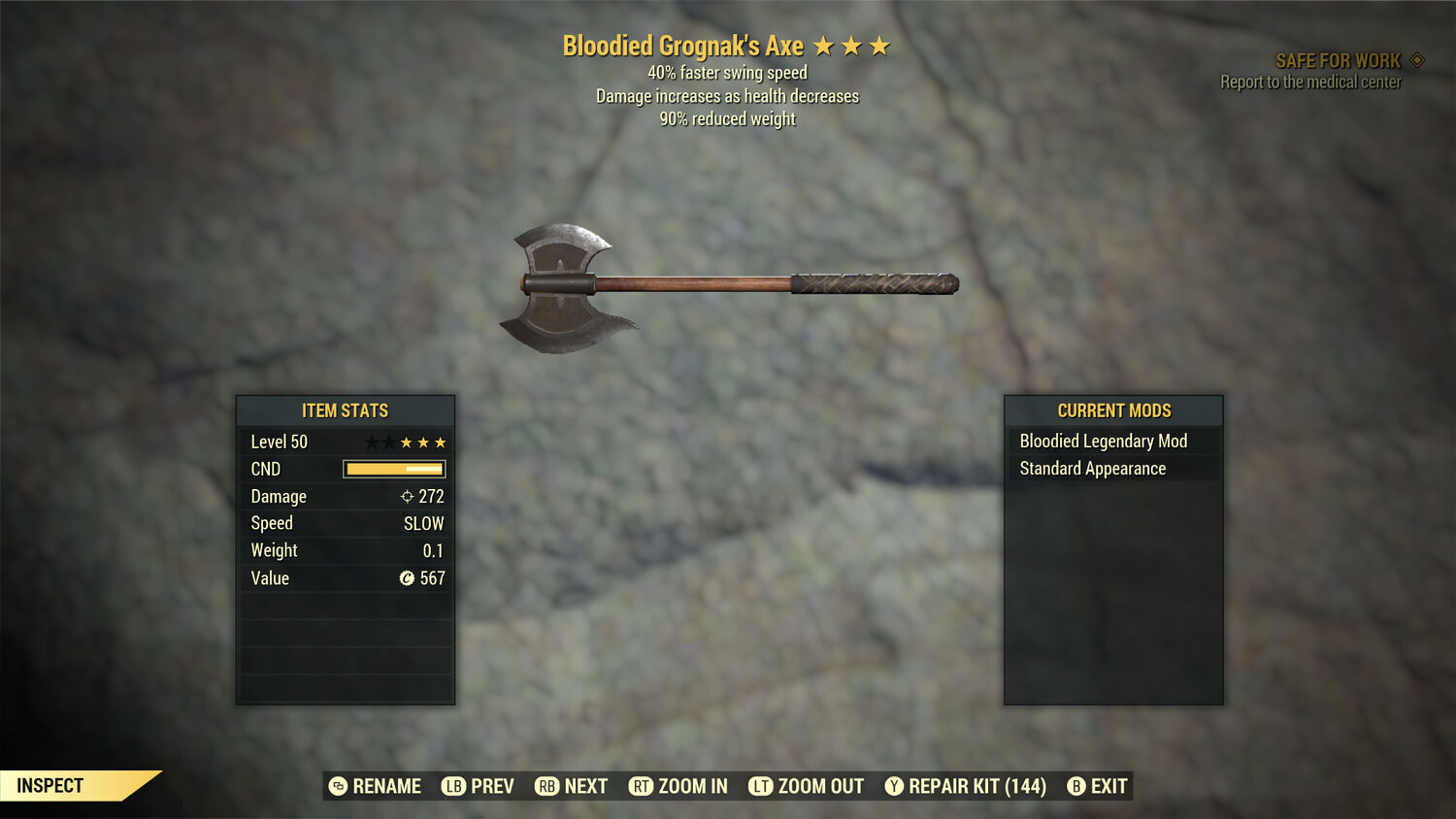Exit the inspect screen

1098,786
